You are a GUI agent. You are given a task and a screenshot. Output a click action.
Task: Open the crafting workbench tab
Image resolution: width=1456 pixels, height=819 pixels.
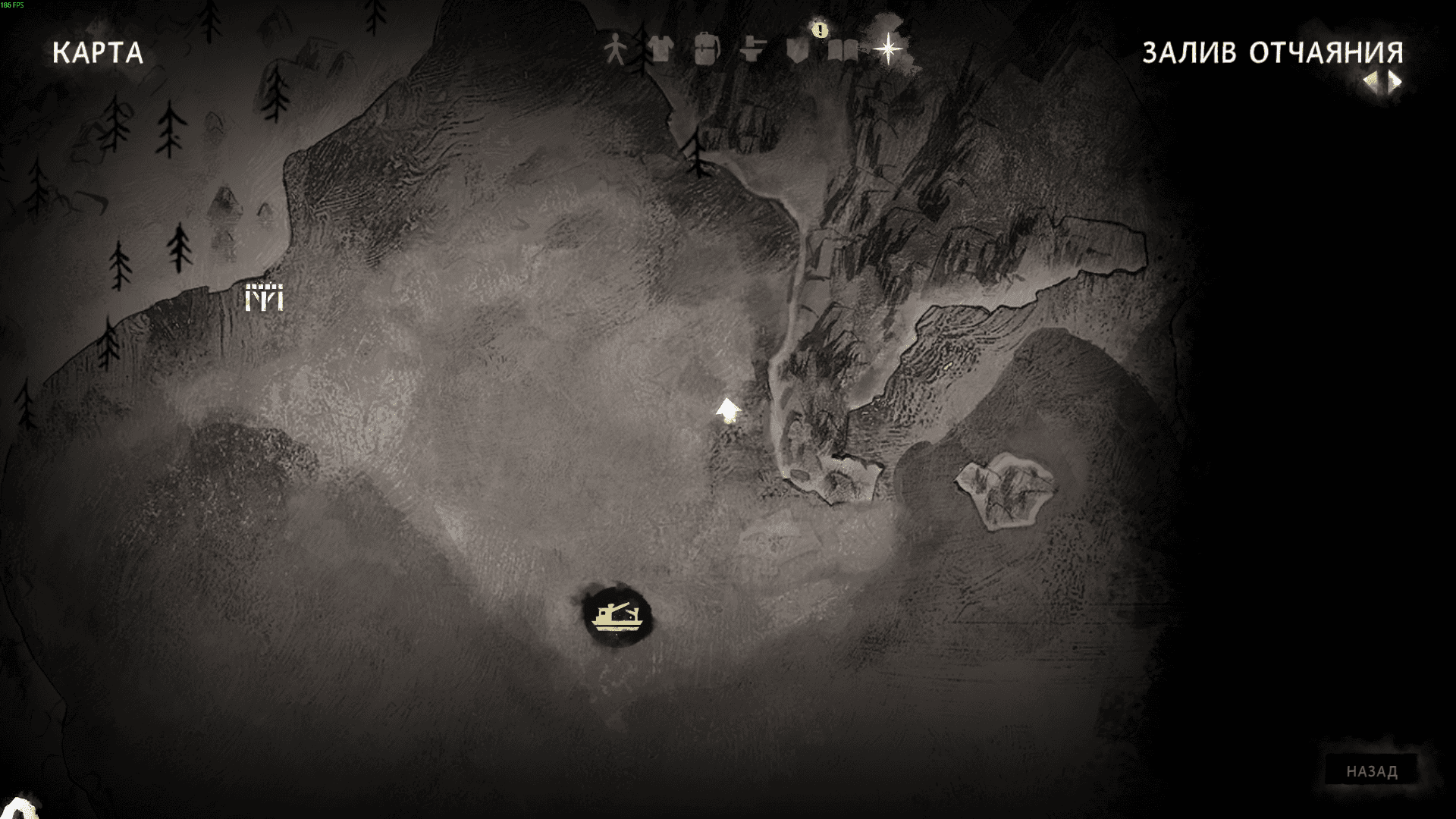coord(752,50)
